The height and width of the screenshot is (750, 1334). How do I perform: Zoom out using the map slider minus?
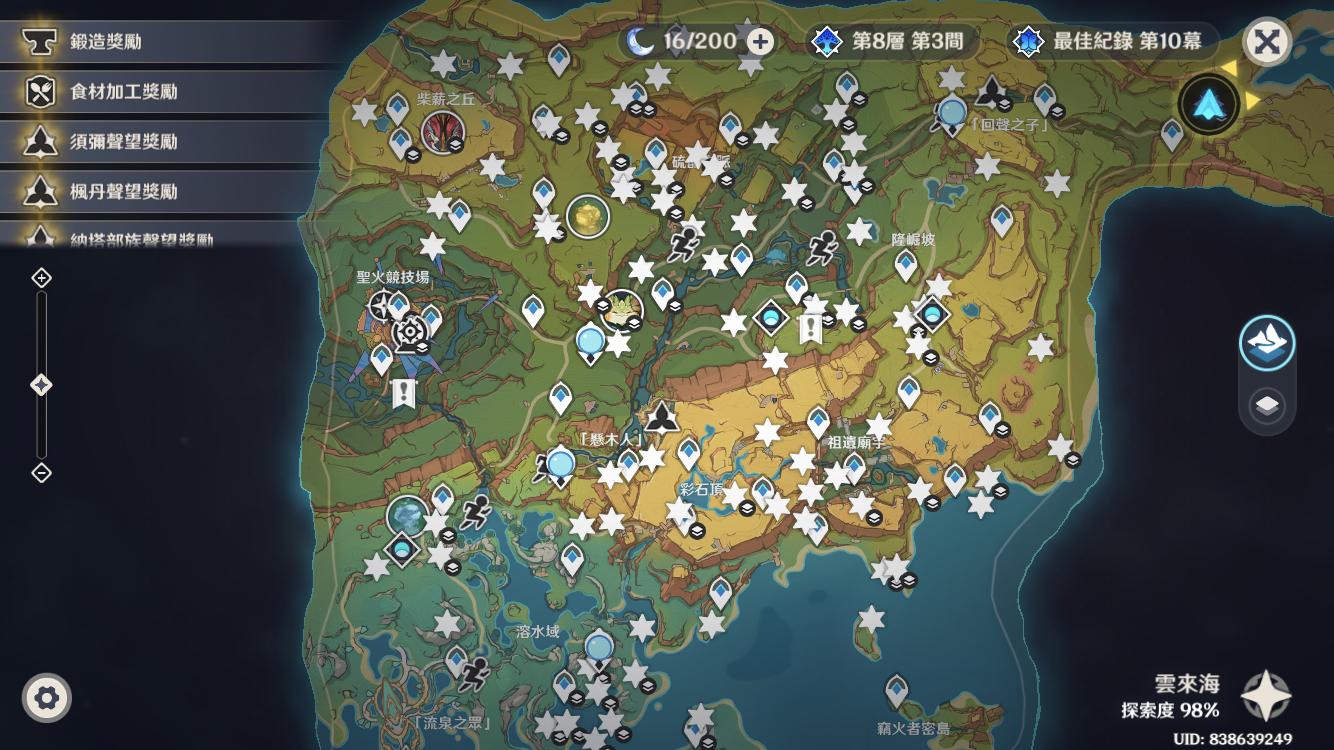click(x=41, y=473)
